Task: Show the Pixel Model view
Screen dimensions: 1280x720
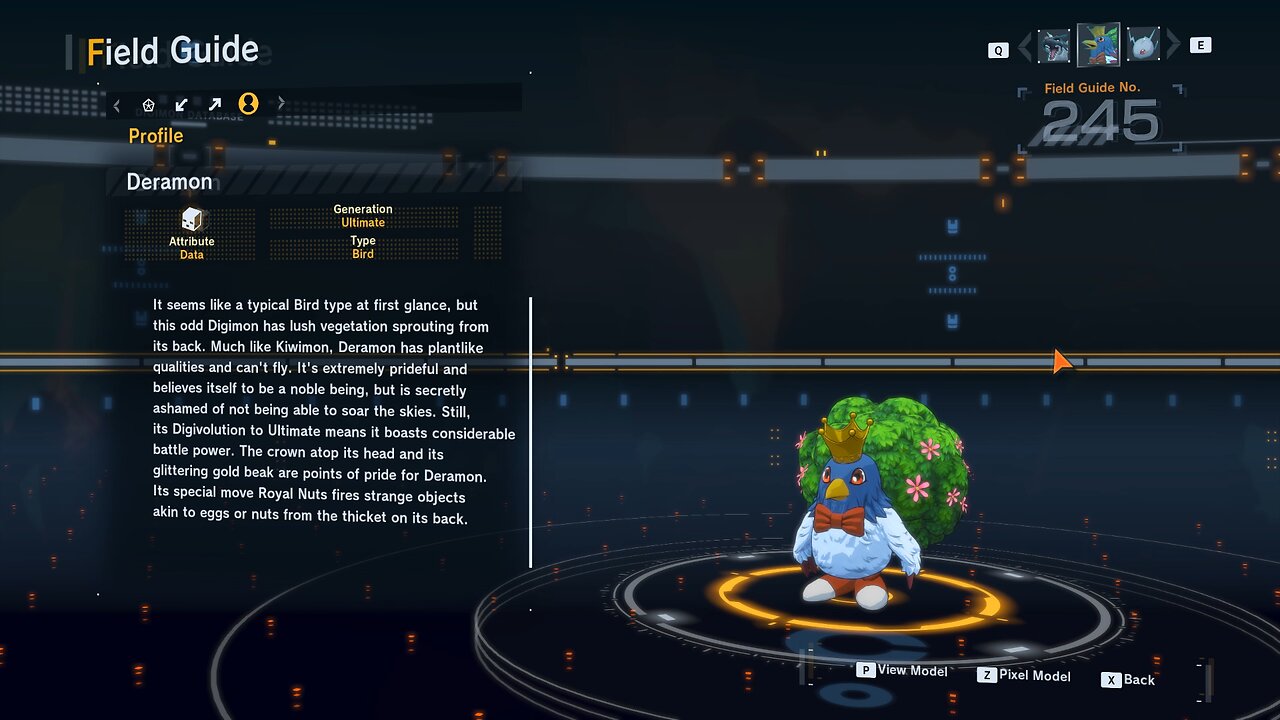Action: pyautogui.click(x=1024, y=676)
